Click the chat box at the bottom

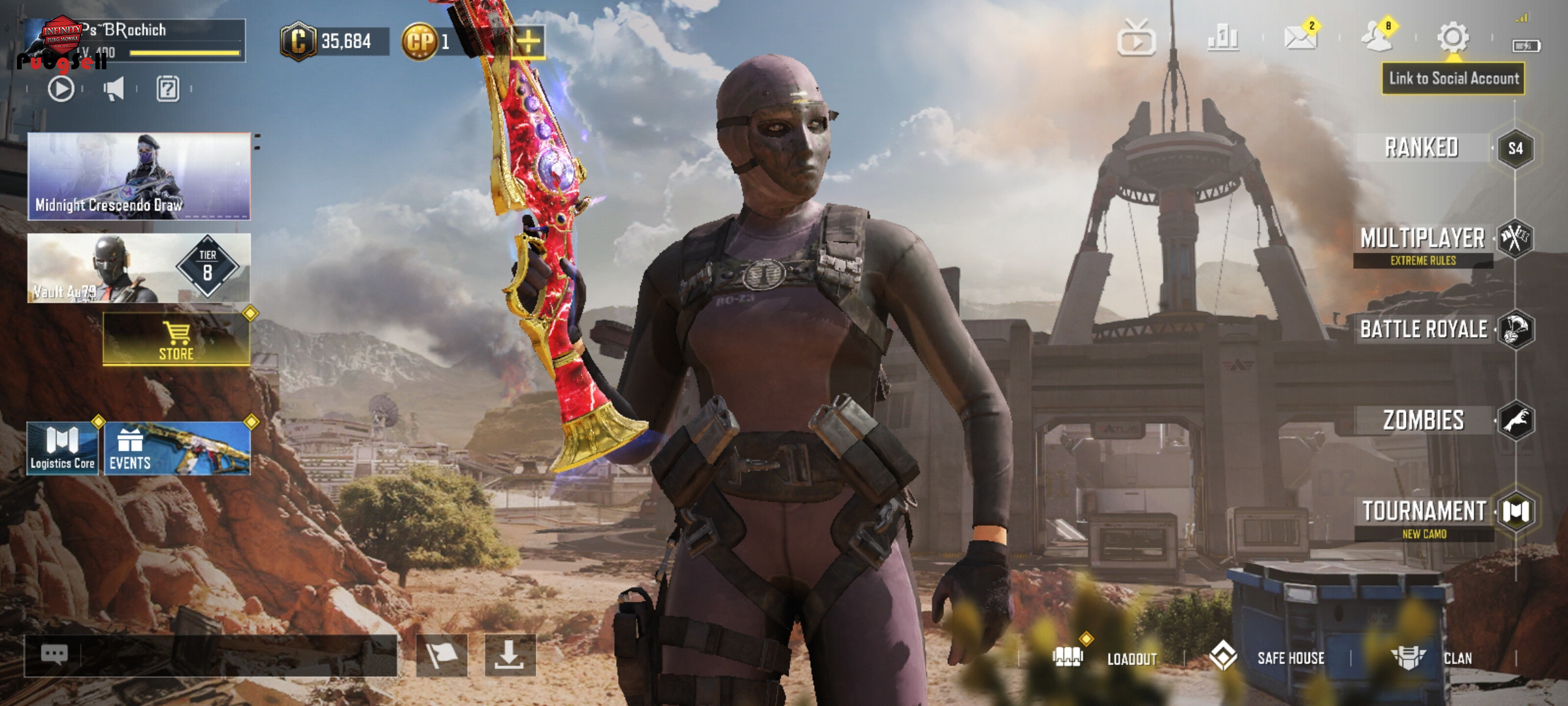pyautogui.click(x=210, y=655)
